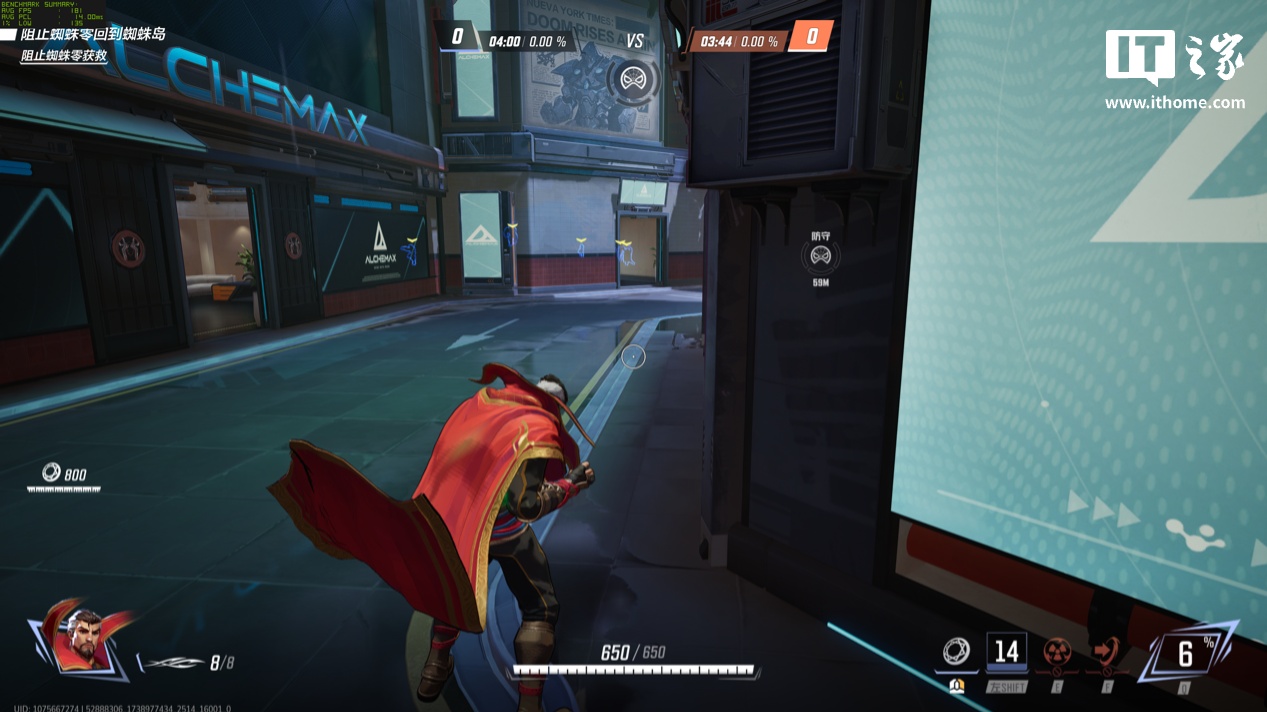Click the 防守 defend waypoint marker
Viewport: 1267px width, 712px height.
(821, 257)
